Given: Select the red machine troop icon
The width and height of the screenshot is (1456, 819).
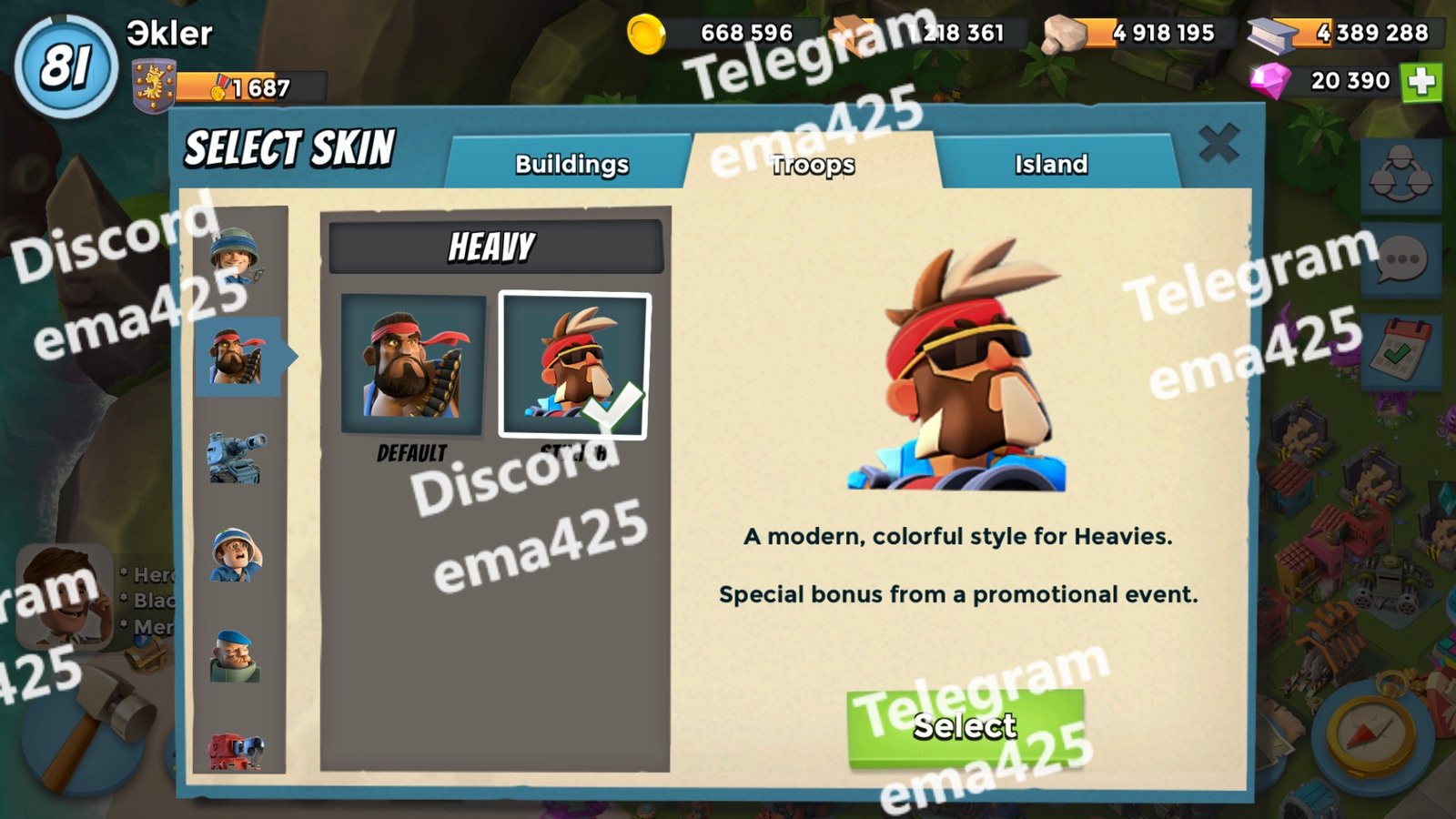Looking at the screenshot, I should click(x=237, y=752).
